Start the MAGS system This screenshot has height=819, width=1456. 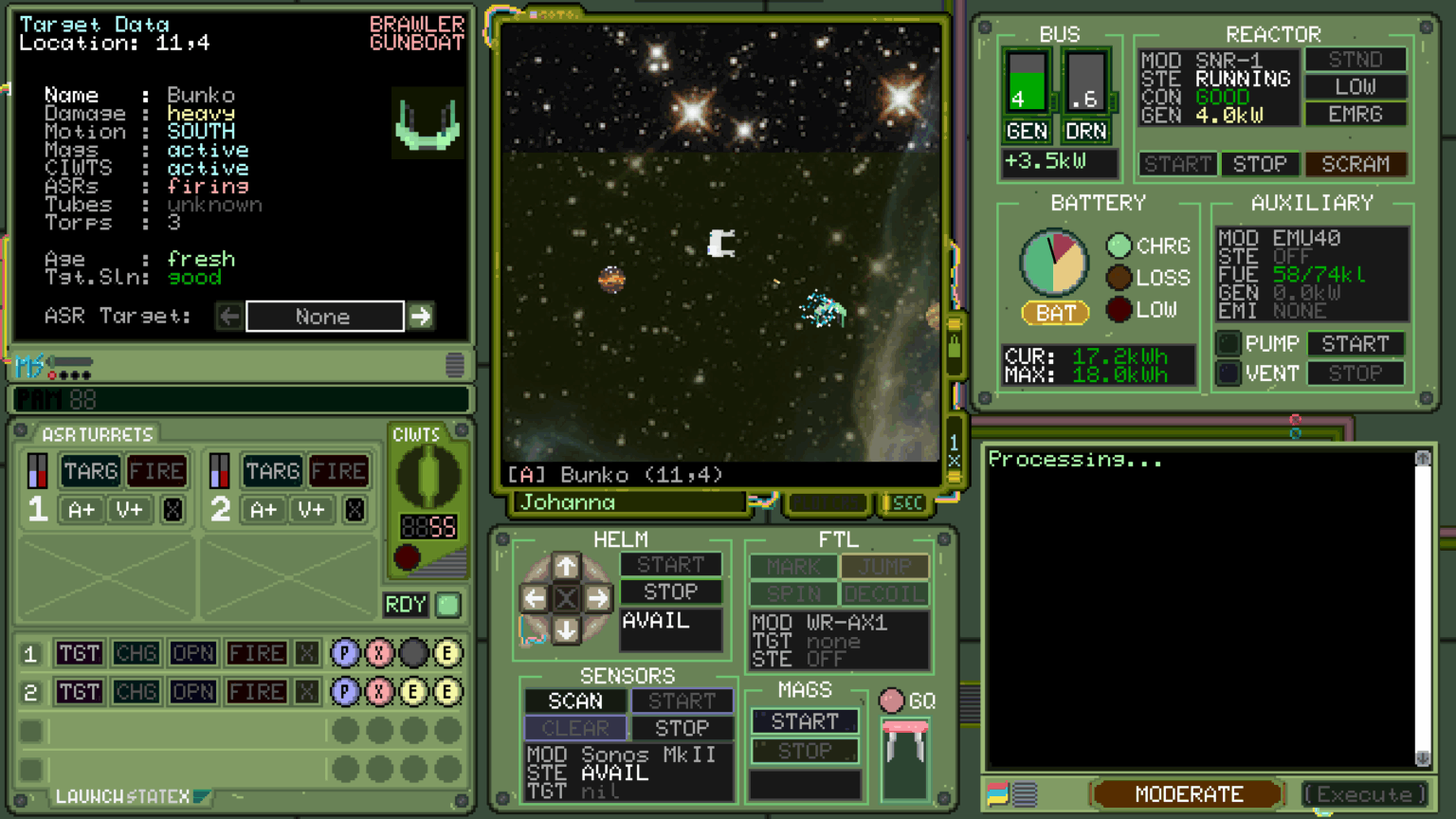coord(805,721)
